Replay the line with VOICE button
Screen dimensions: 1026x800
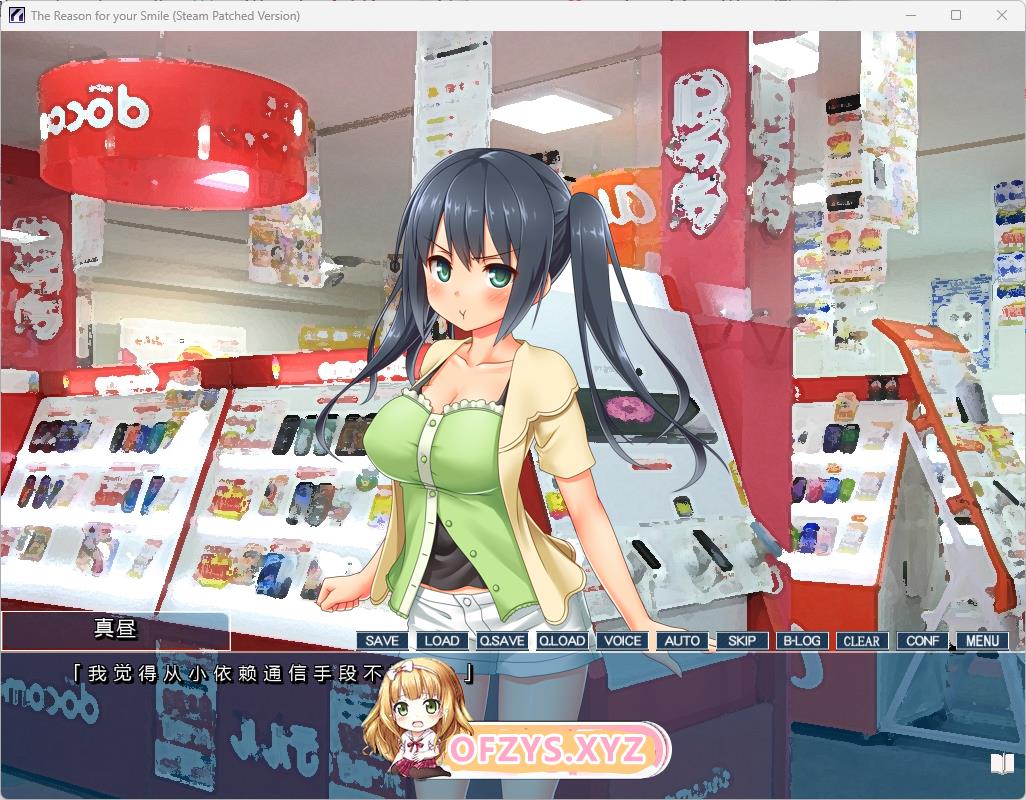pyautogui.click(x=622, y=641)
